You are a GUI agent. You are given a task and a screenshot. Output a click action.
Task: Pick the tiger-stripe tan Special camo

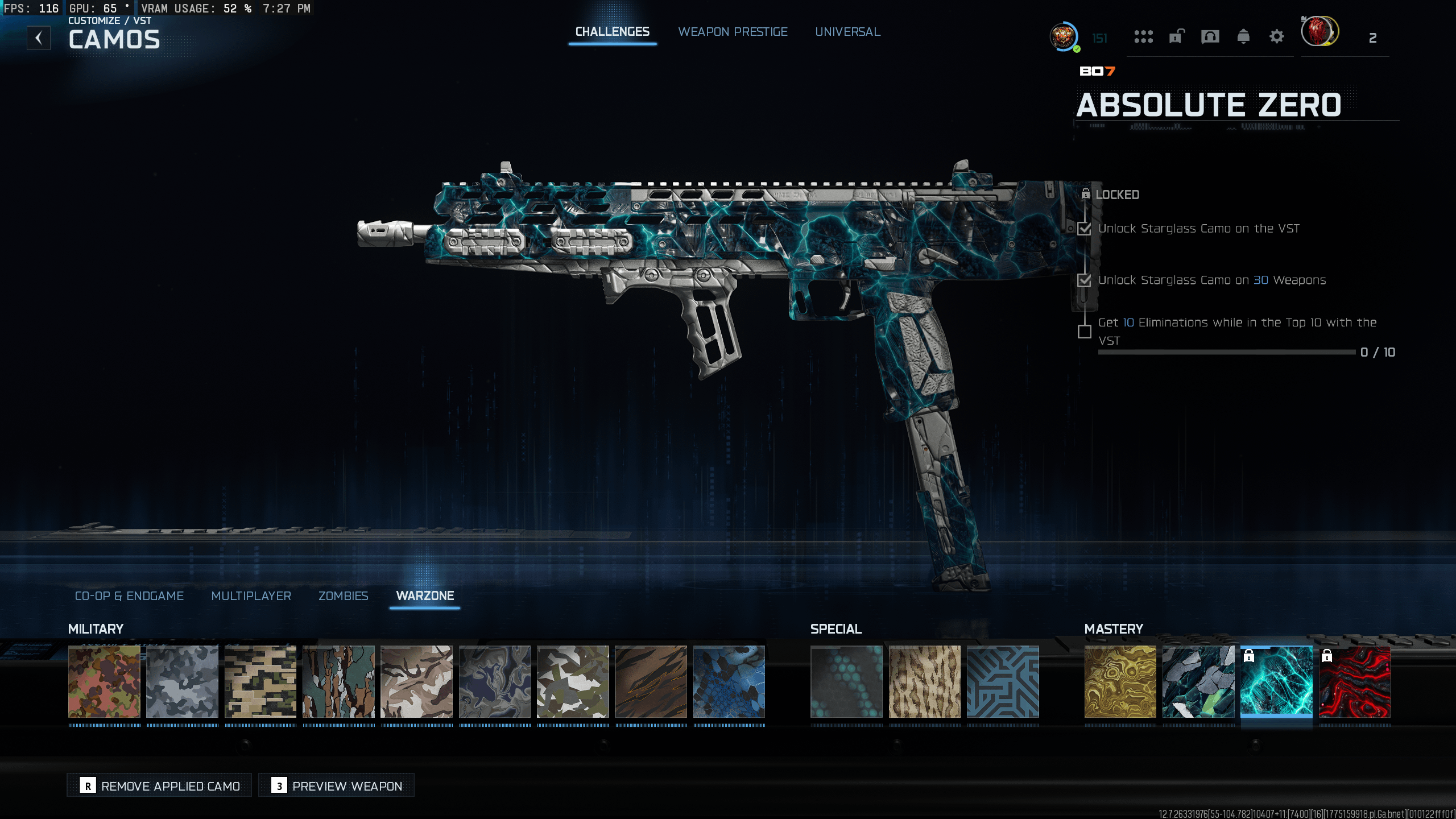924,681
